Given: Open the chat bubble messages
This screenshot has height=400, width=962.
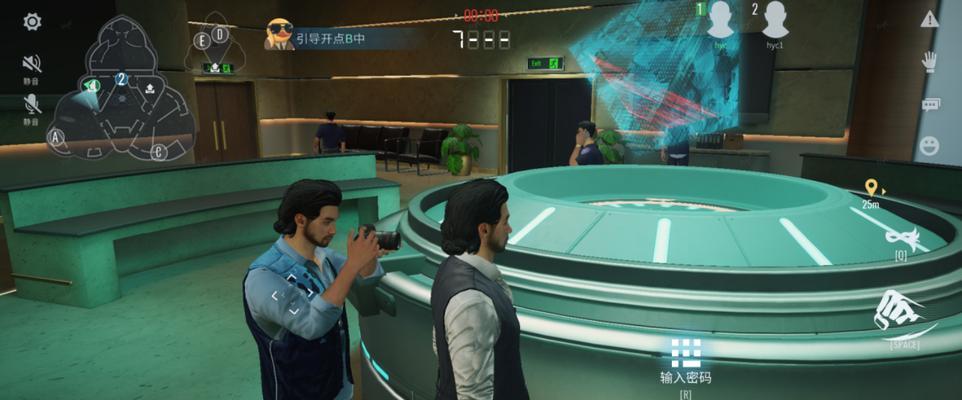Looking at the screenshot, I should [929, 104].
